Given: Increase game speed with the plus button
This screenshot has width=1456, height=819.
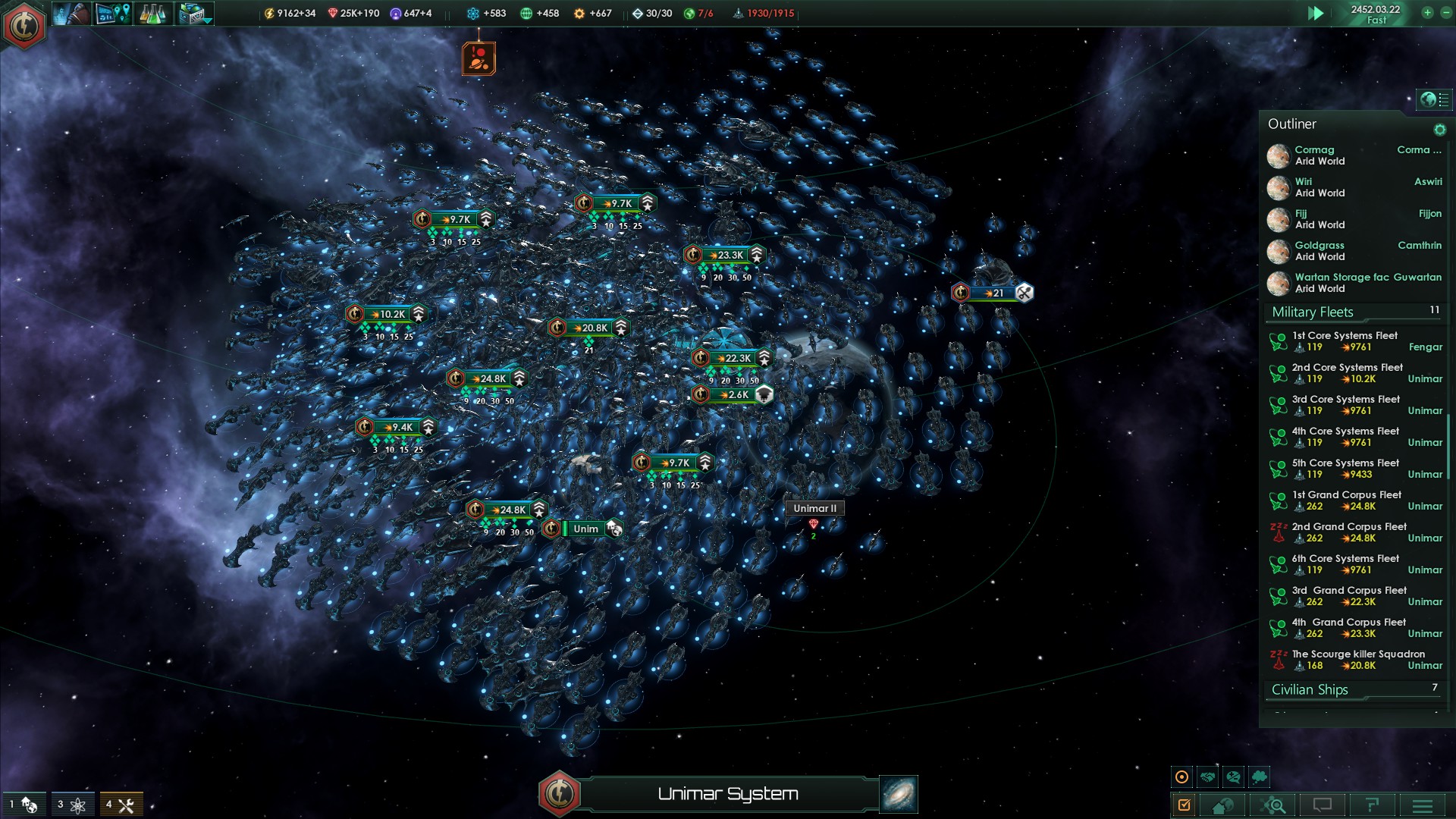Looking at the screenshot, I should click(1427, 13).
